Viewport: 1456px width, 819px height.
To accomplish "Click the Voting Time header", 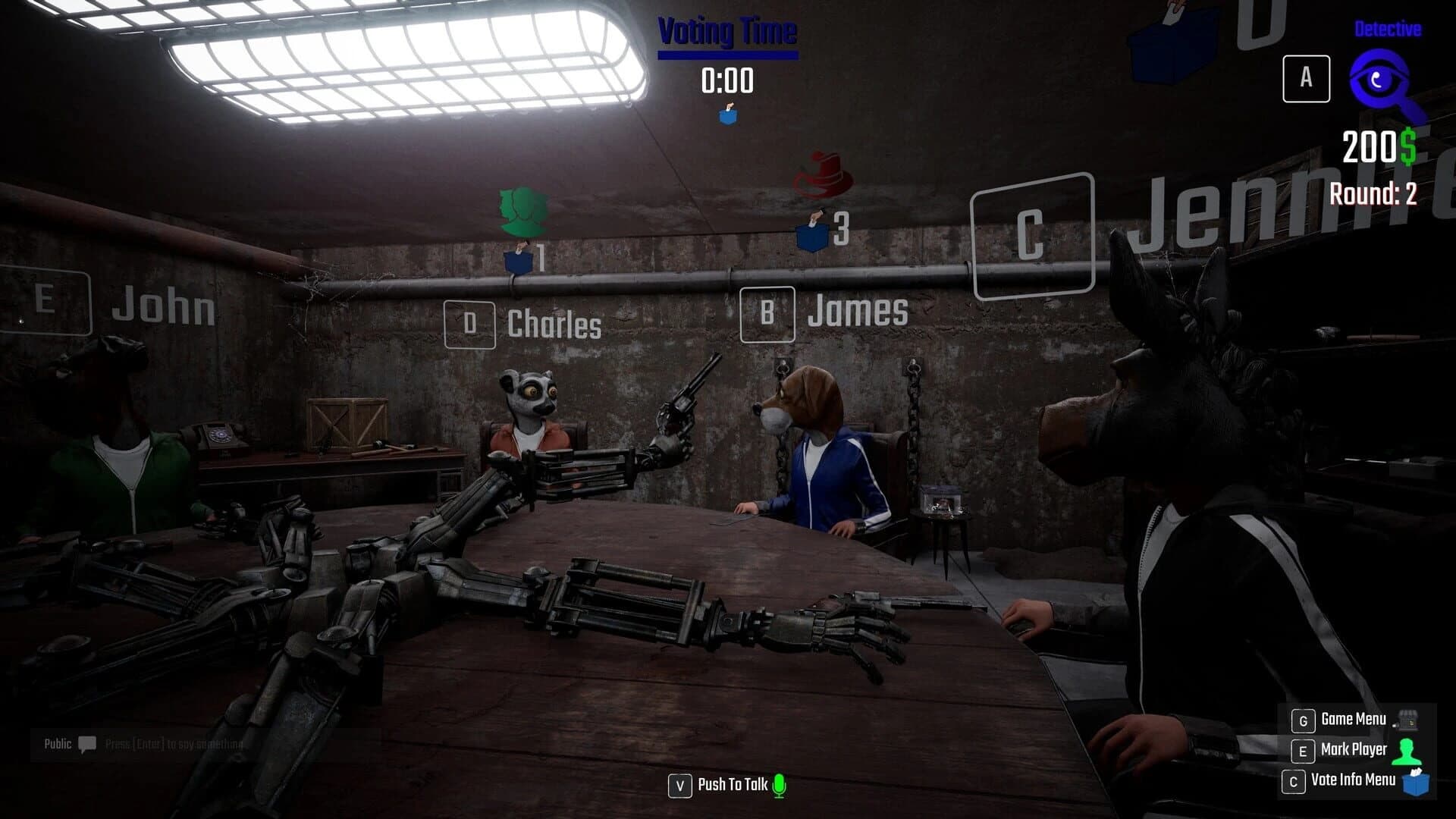I will tap(728, 30).
